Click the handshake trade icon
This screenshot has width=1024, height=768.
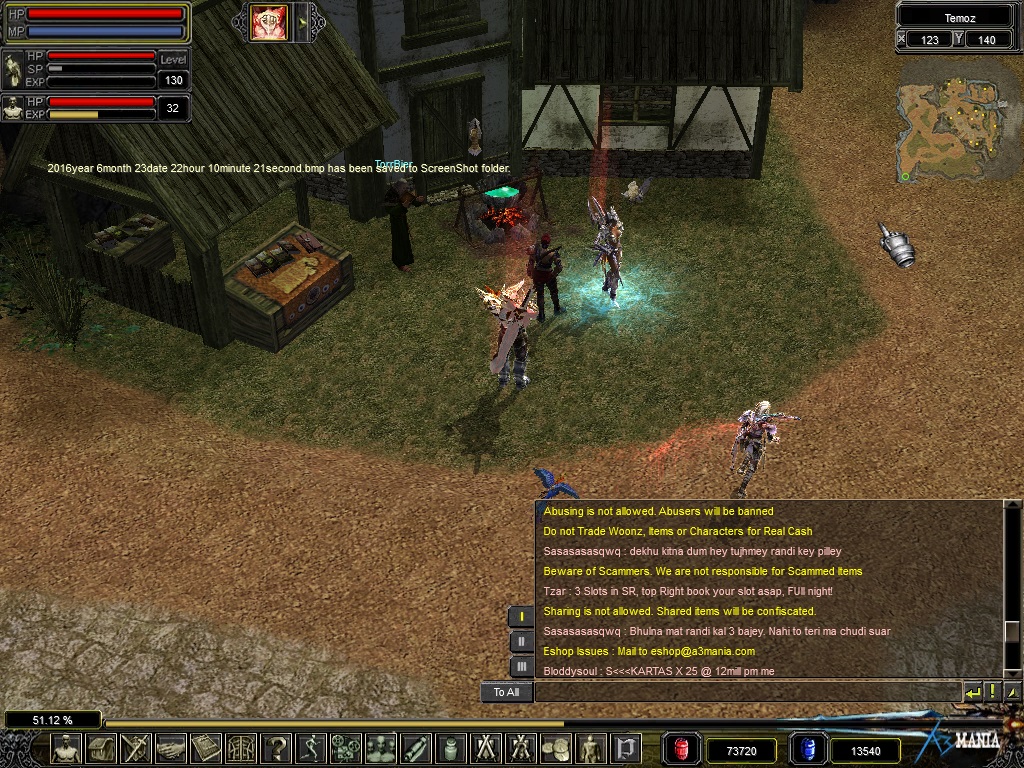pos(171,748)
